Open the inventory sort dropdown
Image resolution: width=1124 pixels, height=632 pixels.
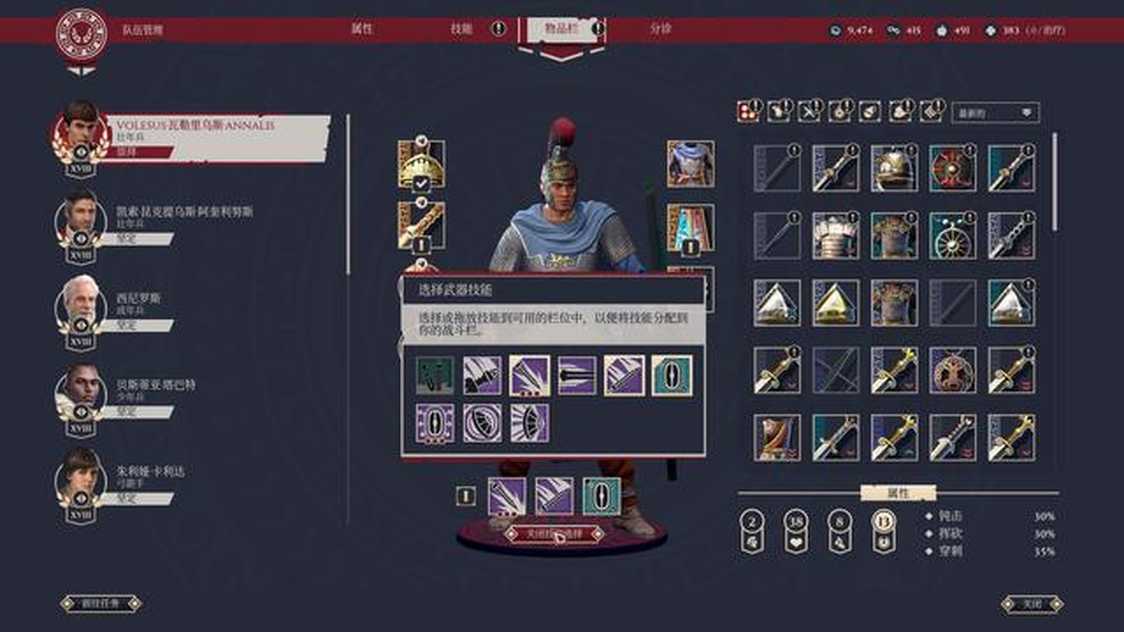[995, 113]
